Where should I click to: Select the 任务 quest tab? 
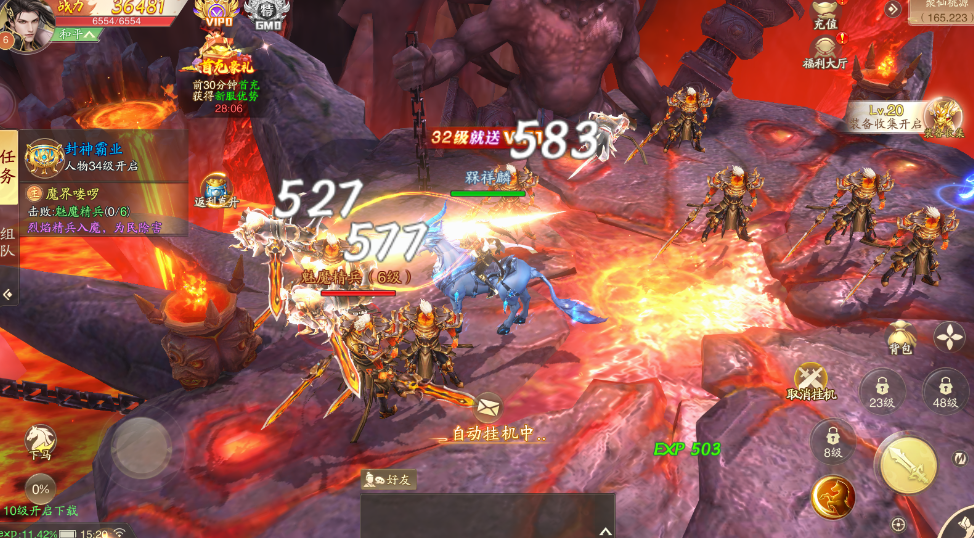8,167
